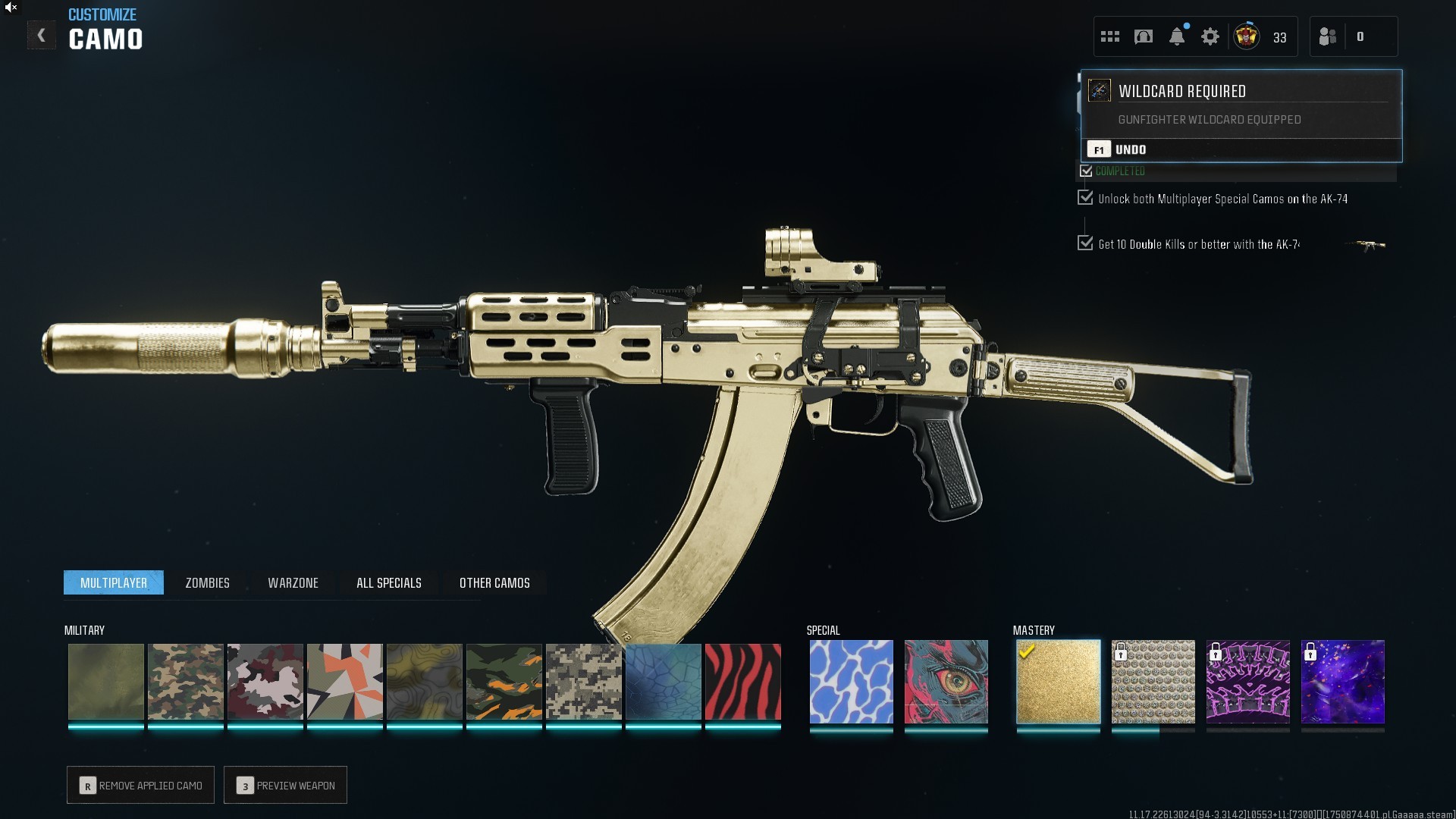Select the blue and white splotch special camo

pos(851,682)
